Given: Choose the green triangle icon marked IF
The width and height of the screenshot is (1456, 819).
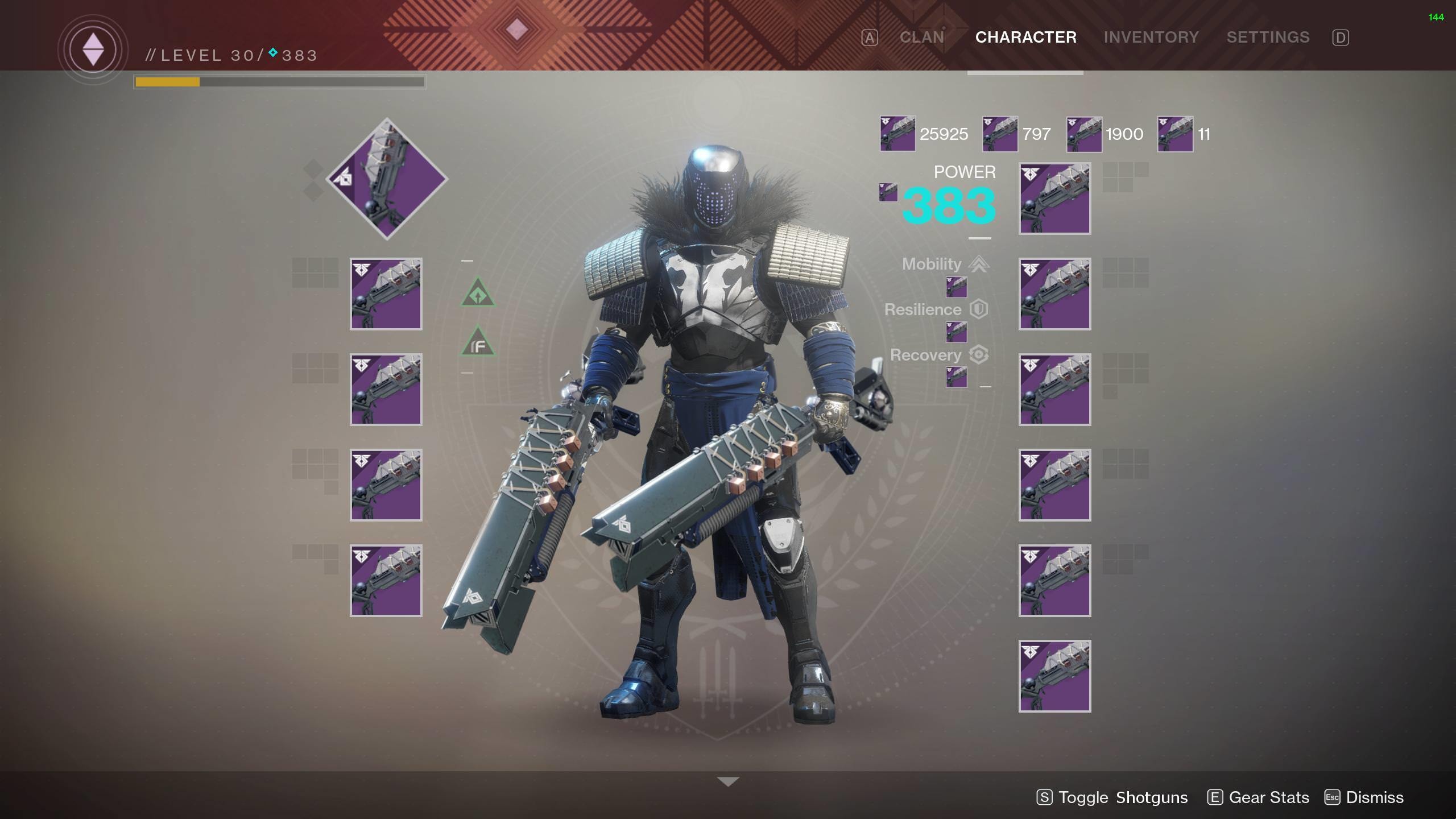Looking at the screenshot, I should 478,343.
